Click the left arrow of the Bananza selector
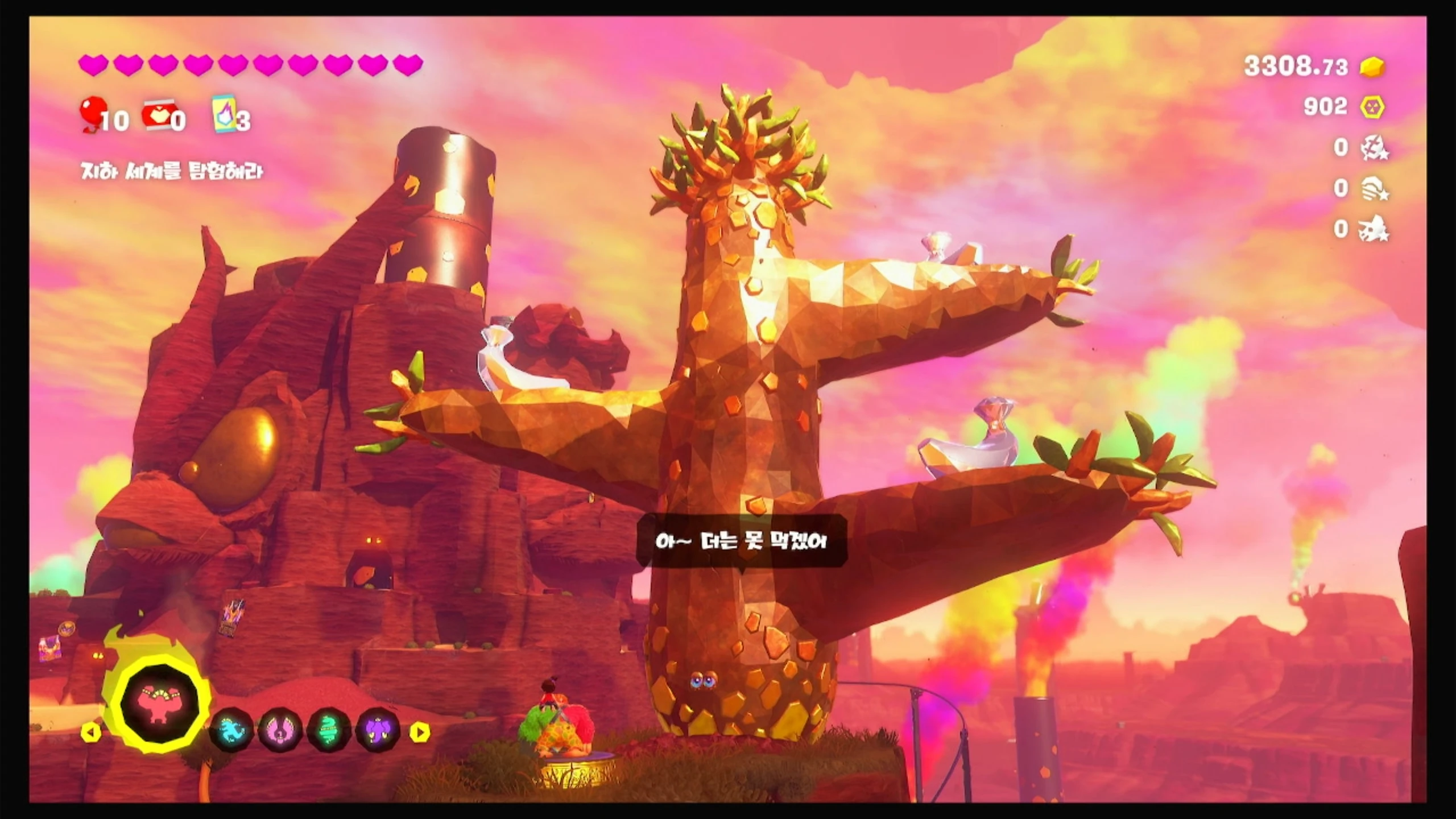Screen dimensions: 1456x819 coord(90,732)
